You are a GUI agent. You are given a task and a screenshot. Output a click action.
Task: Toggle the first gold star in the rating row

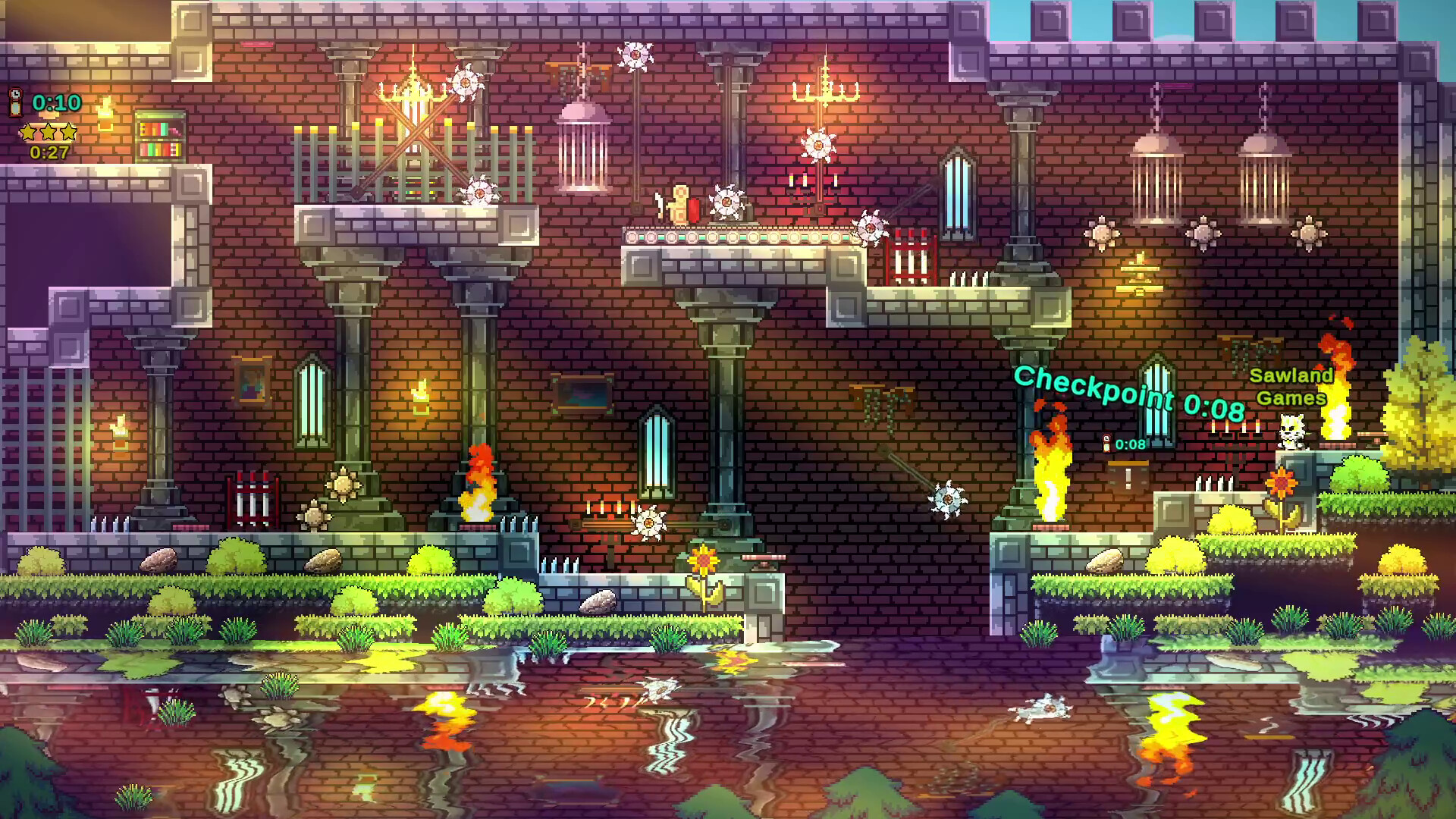click(x=27, y=131)
